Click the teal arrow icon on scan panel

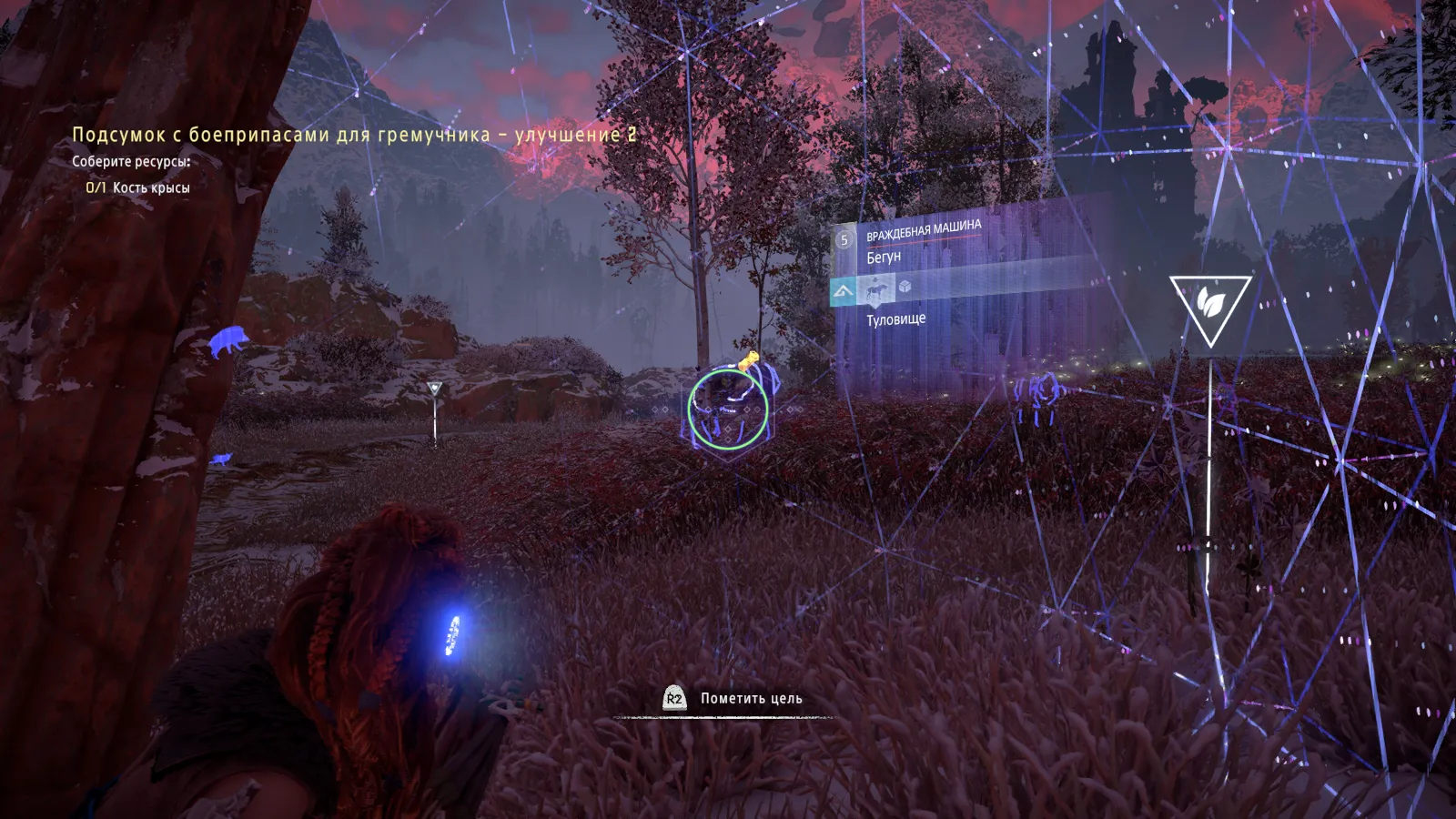click(x=844, y=292)
